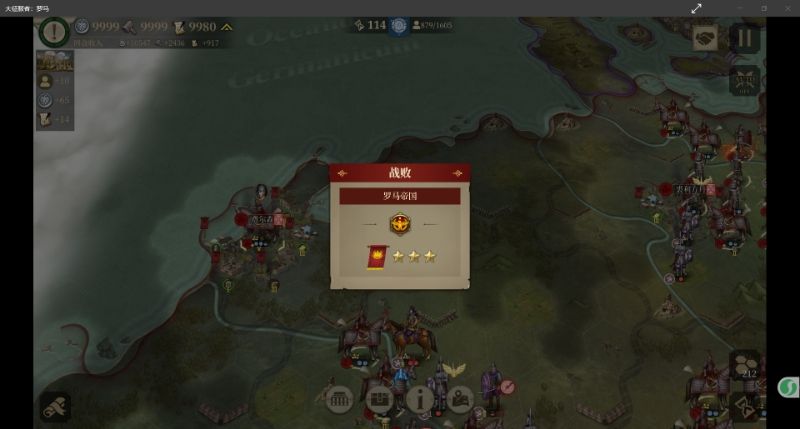Open the stacked coins button showing 212
This screenshot has height=429, width=800.
coord(745,366)
